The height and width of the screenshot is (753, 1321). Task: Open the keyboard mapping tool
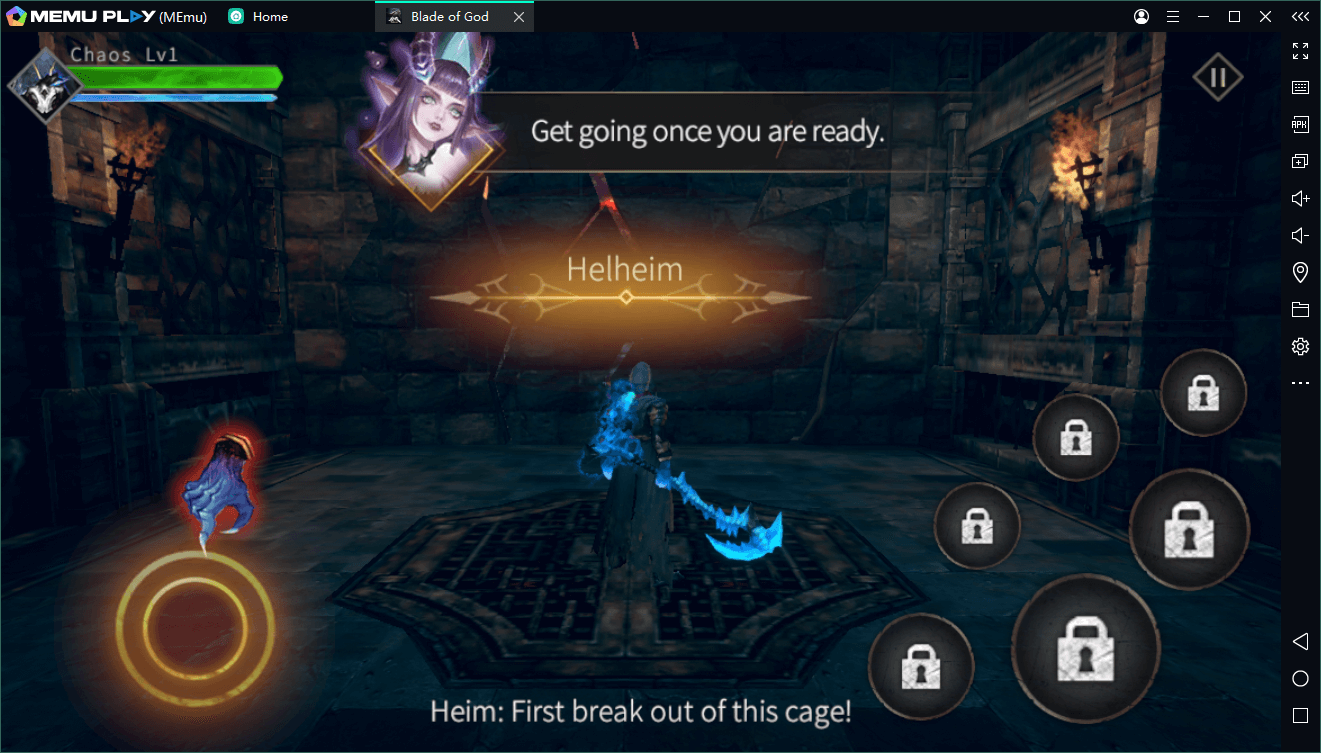click(1300, 88)
